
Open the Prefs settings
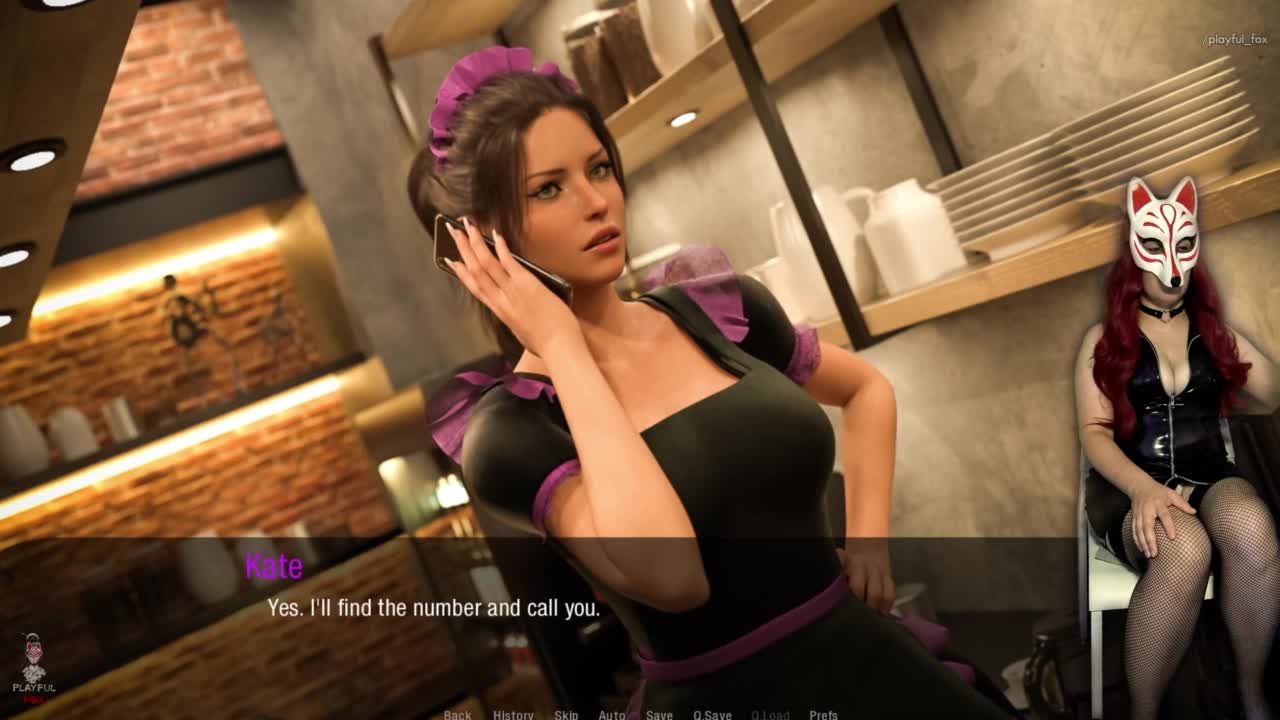pos(824,714)
